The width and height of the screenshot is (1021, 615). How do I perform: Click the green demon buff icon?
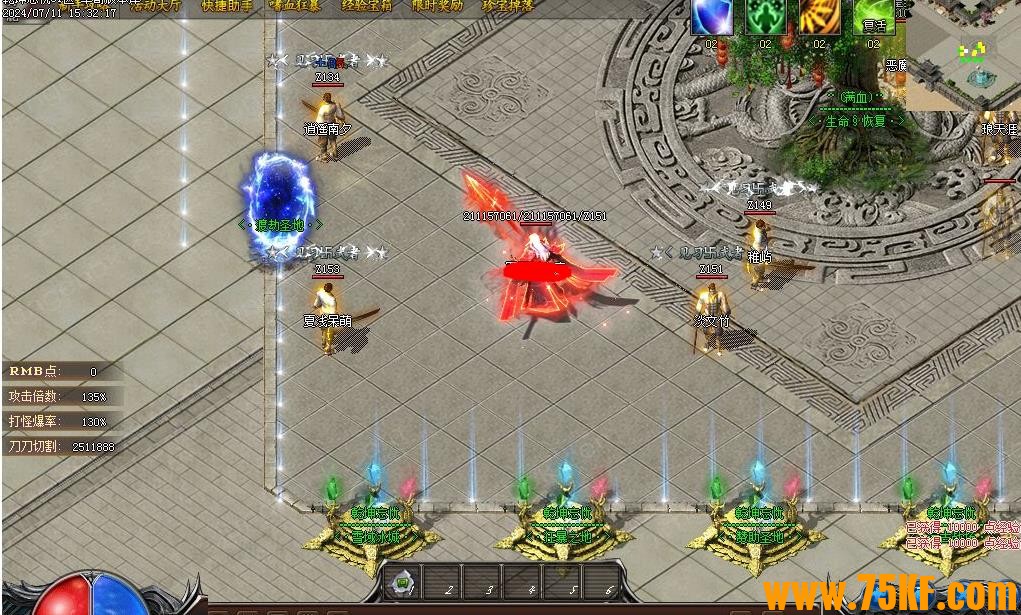click(x=765, y=17)
